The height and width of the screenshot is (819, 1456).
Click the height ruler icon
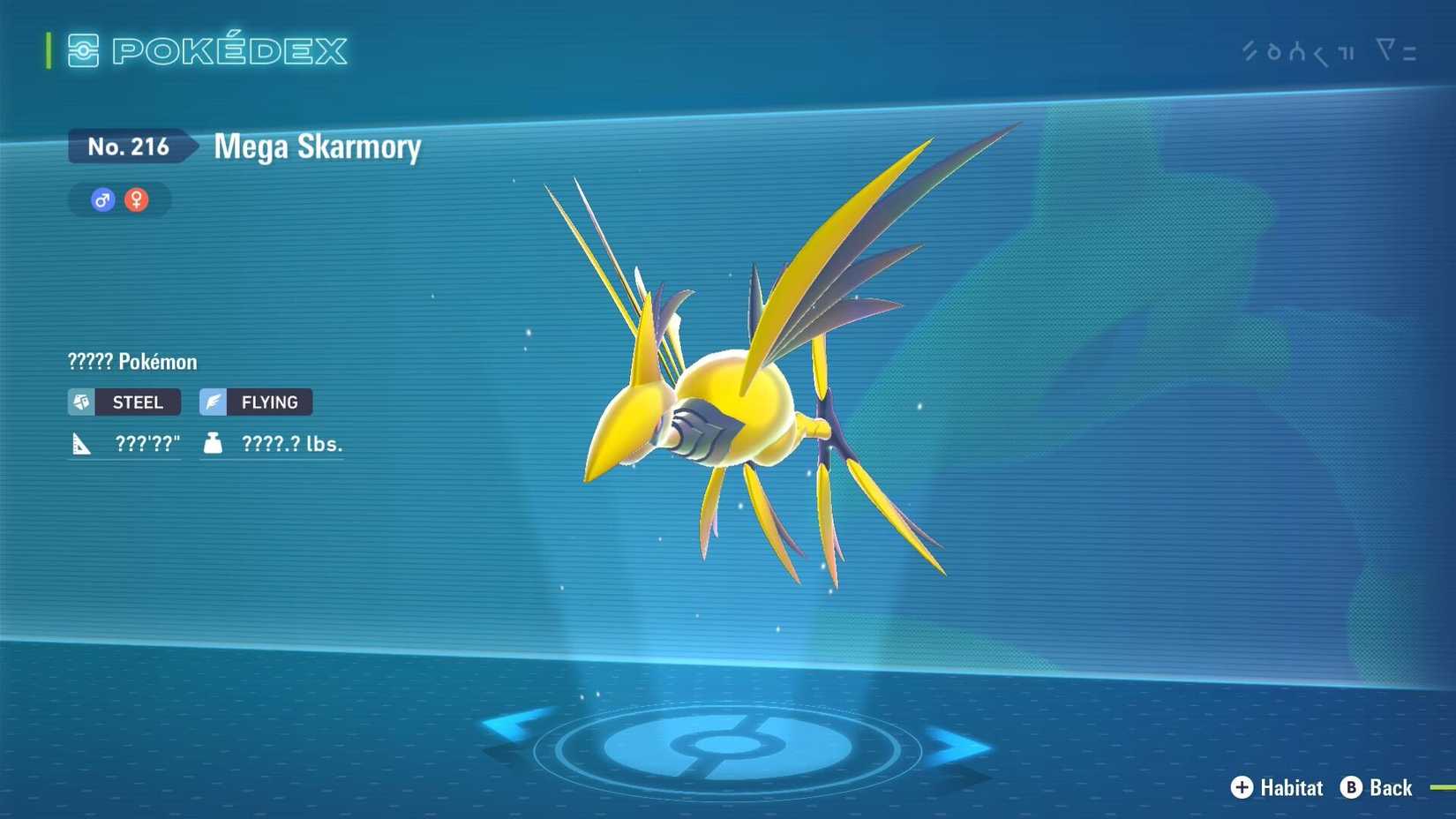pos(80,443)
